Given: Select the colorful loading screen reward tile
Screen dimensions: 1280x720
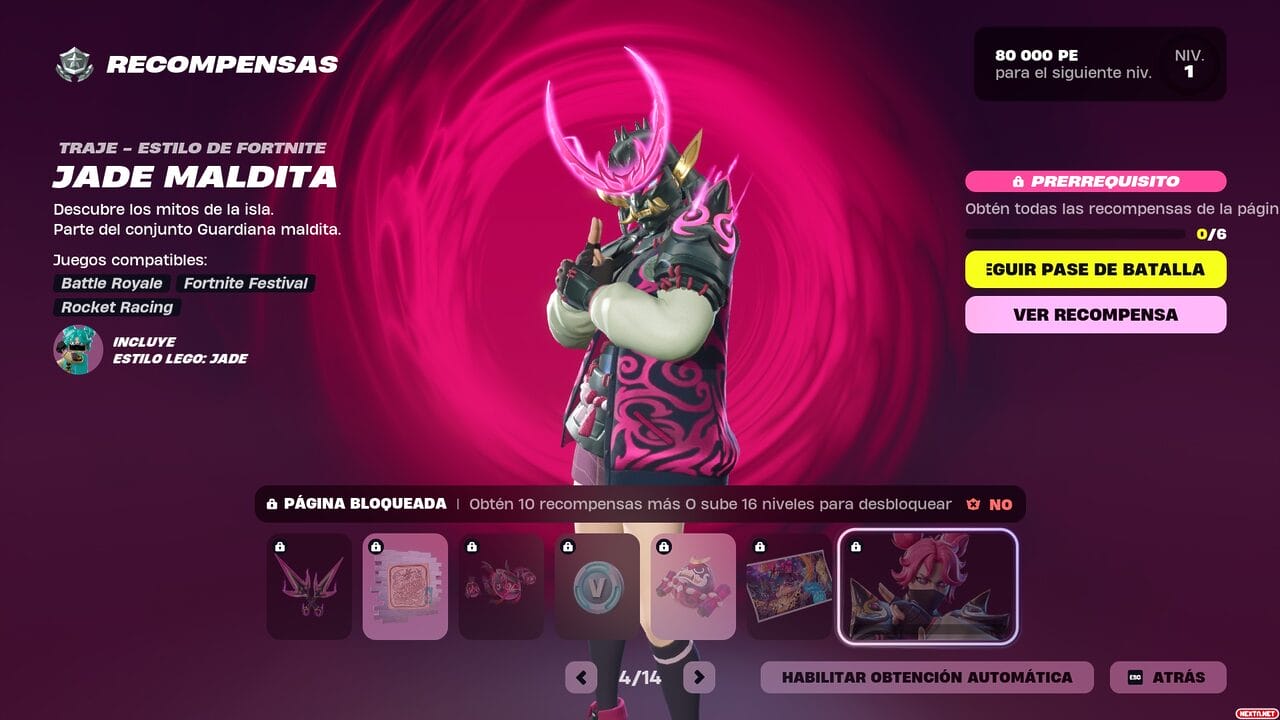Looking at the screenshot, I should point(789,586).
